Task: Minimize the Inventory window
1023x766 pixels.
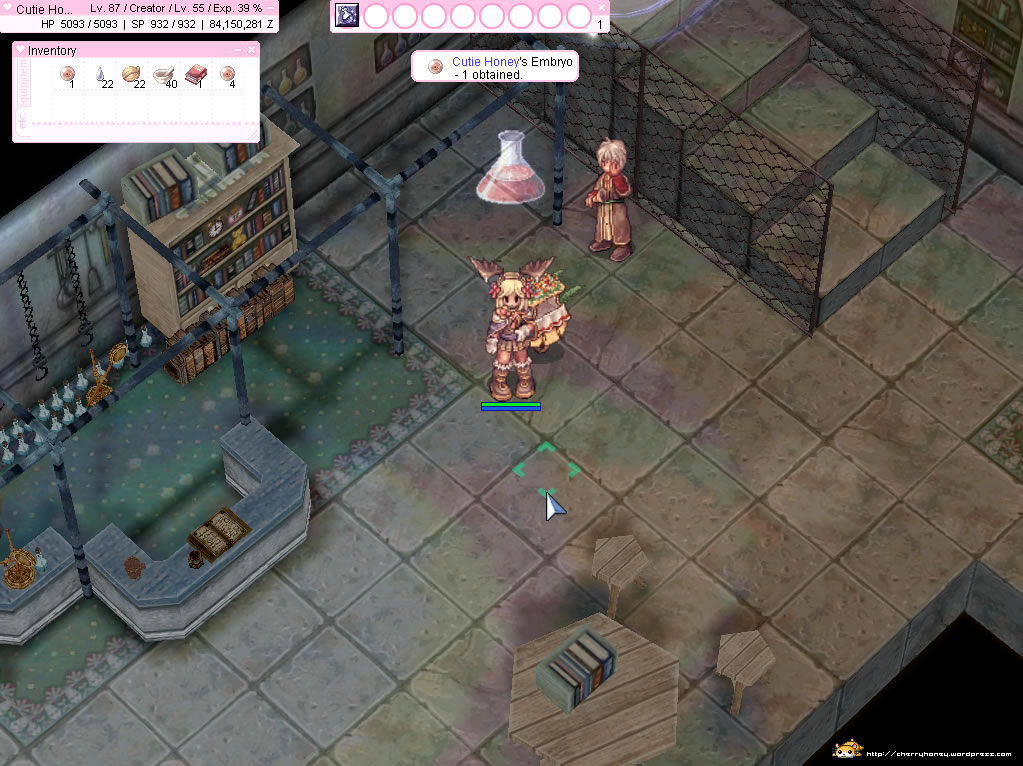Action: [x=237, y=49]
